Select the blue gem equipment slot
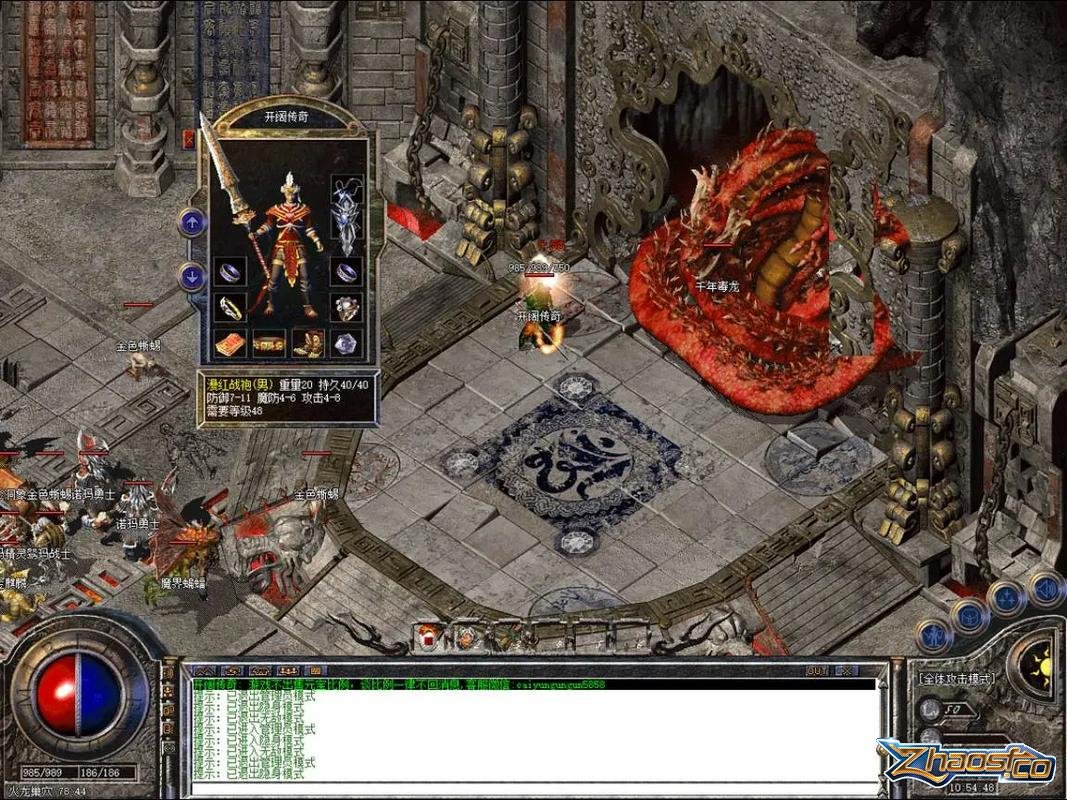The width and height of the screenshot is (1067, 800). click(x=347, y=343)
